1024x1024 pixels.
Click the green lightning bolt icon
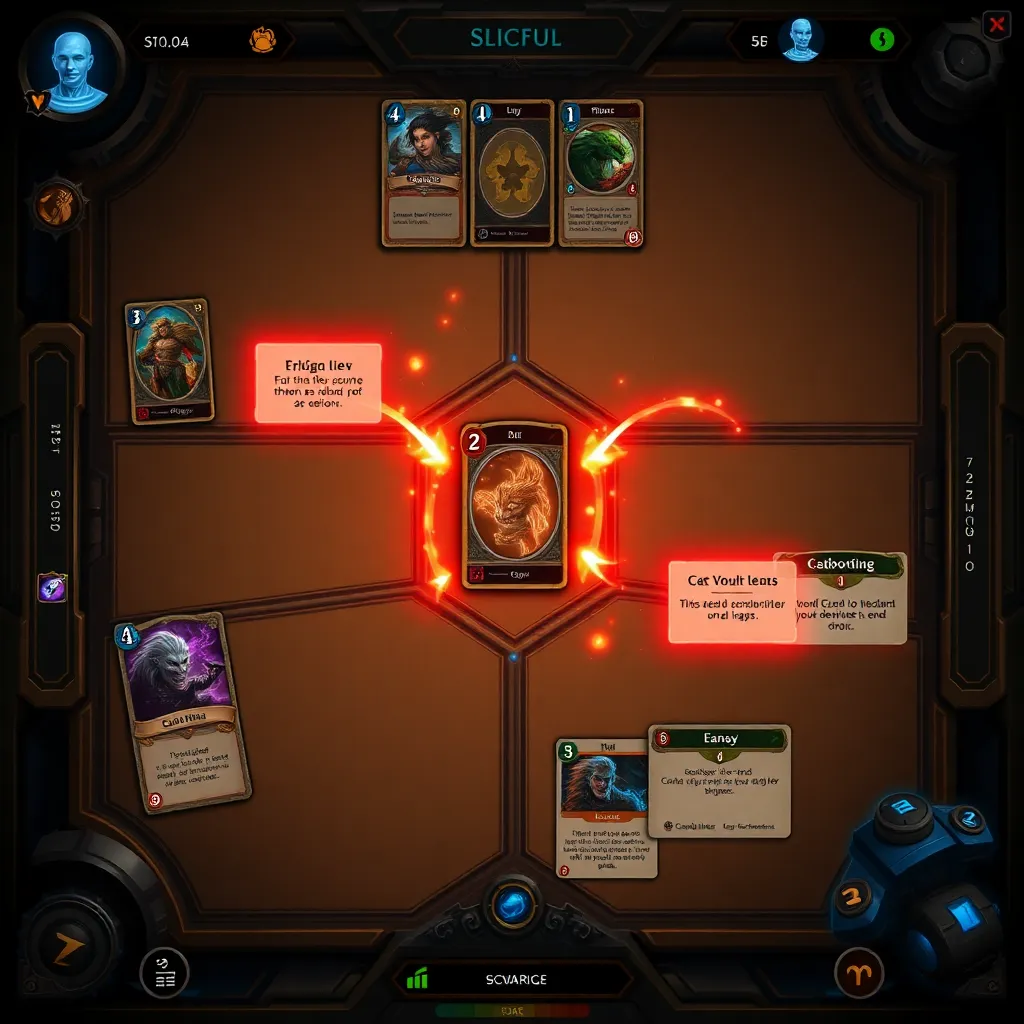[x=881, y=40]
